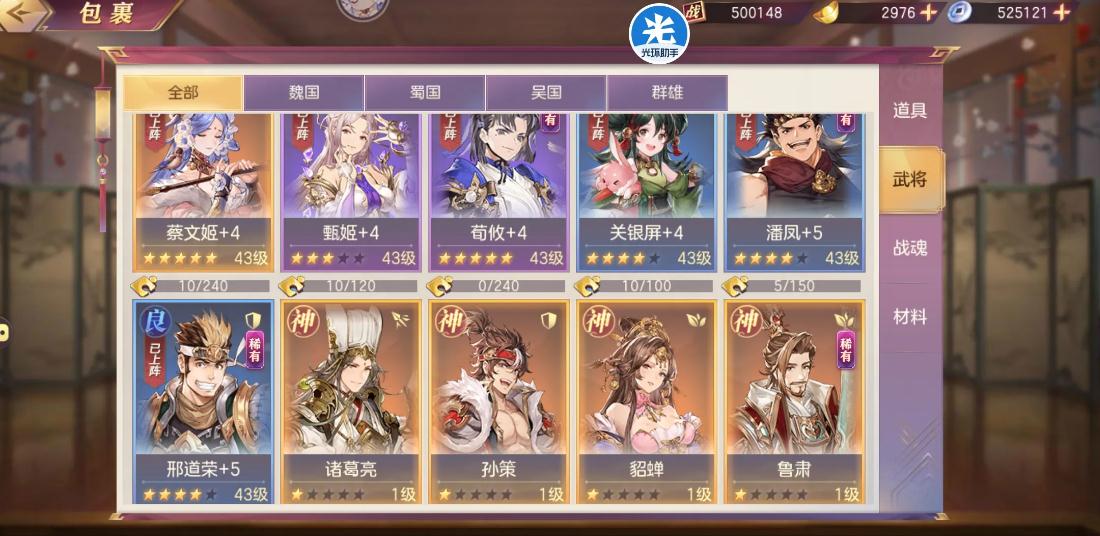Open the 邢道荣+5 hero card
Image resolution: width=1100 pixels, height=536 pixels.
click(204, 400)
